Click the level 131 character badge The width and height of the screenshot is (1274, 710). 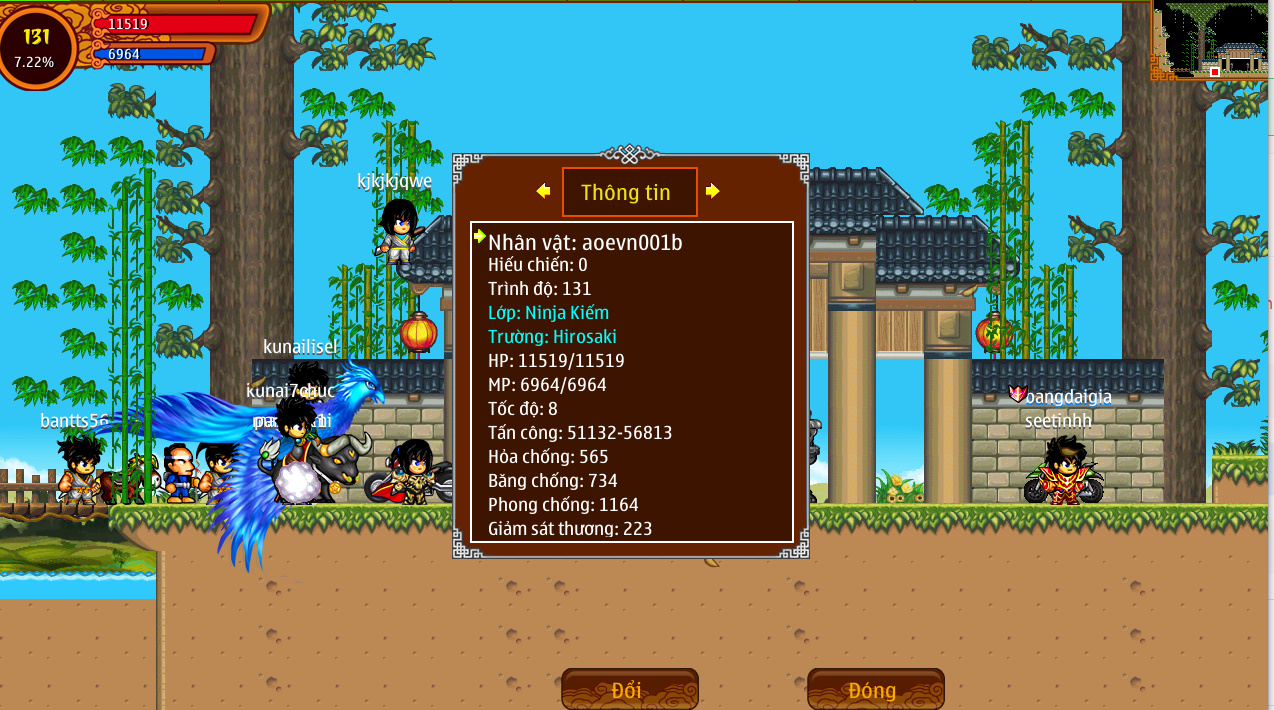[x=37, y=45]
